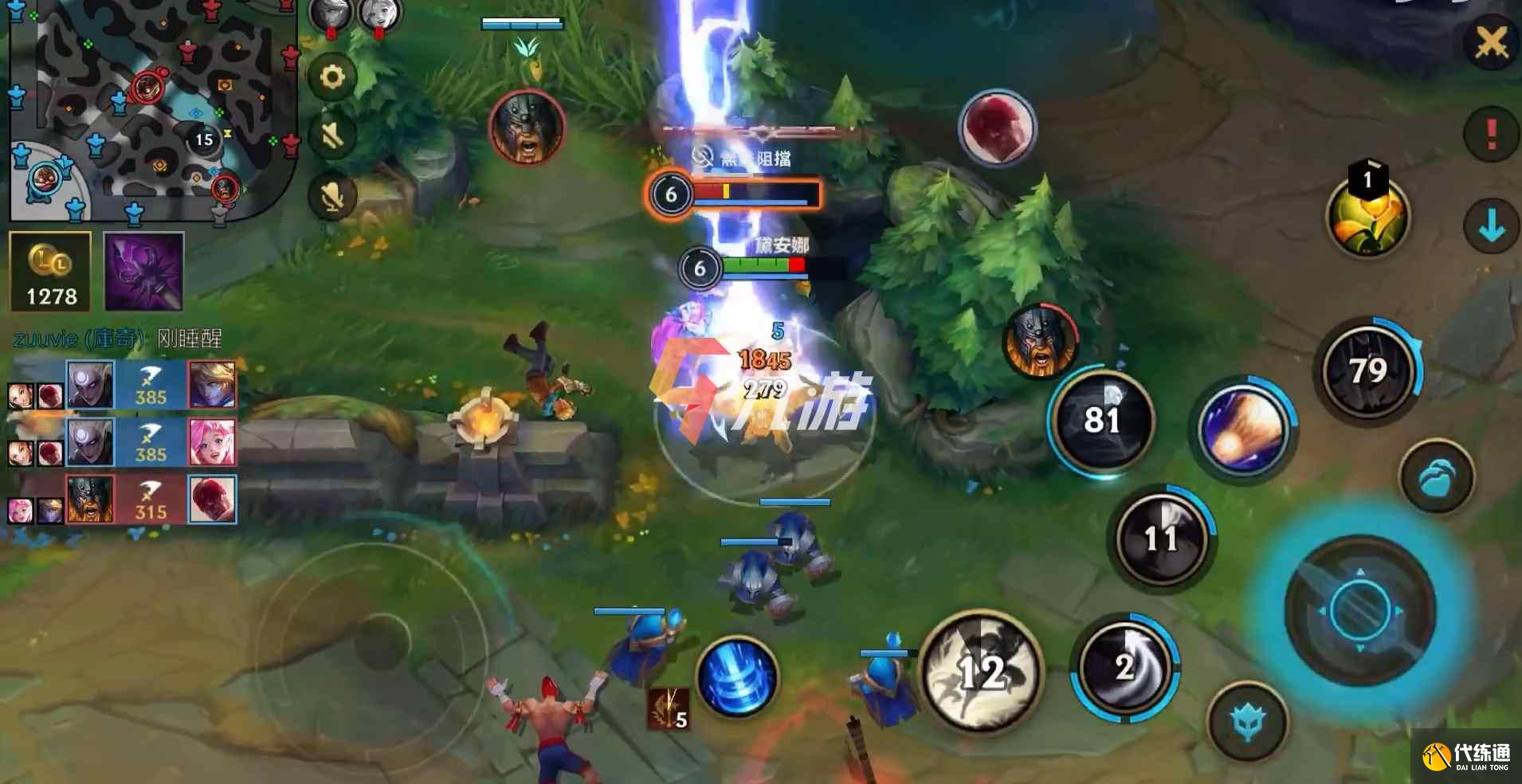The image size is (1522, 784).
Task: Tap the blue horned minion target button
Action: 1247,722
